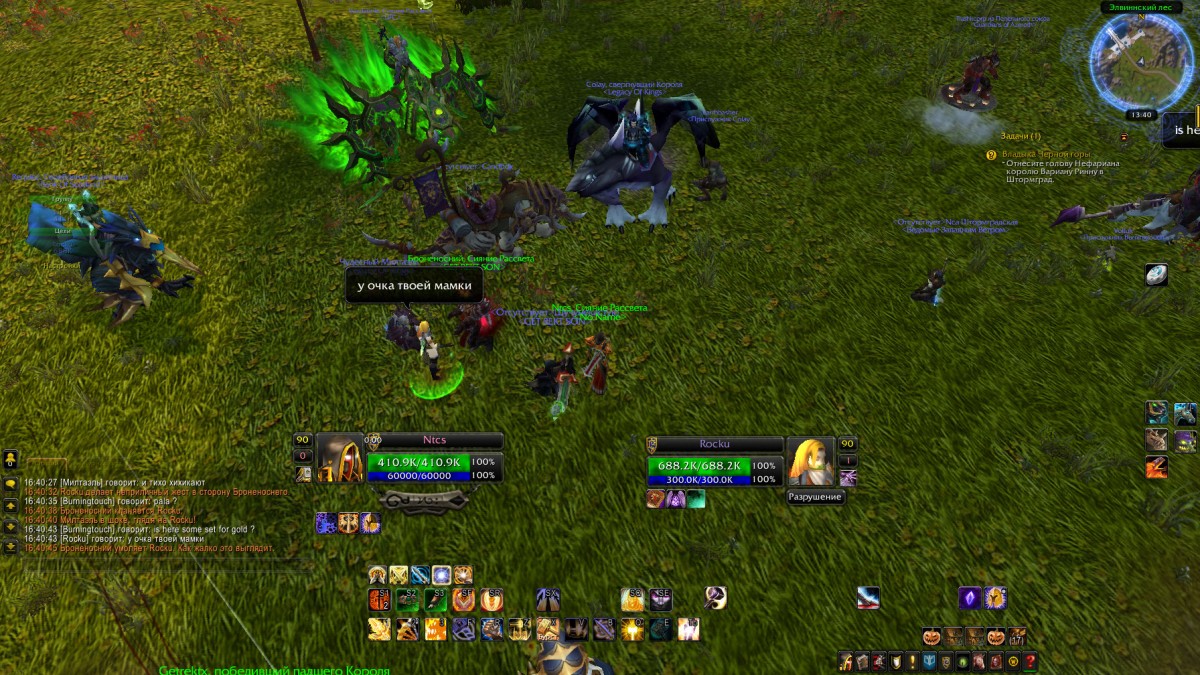
Task: Activate the green S2 ability icon
Action: pos(407,599)
